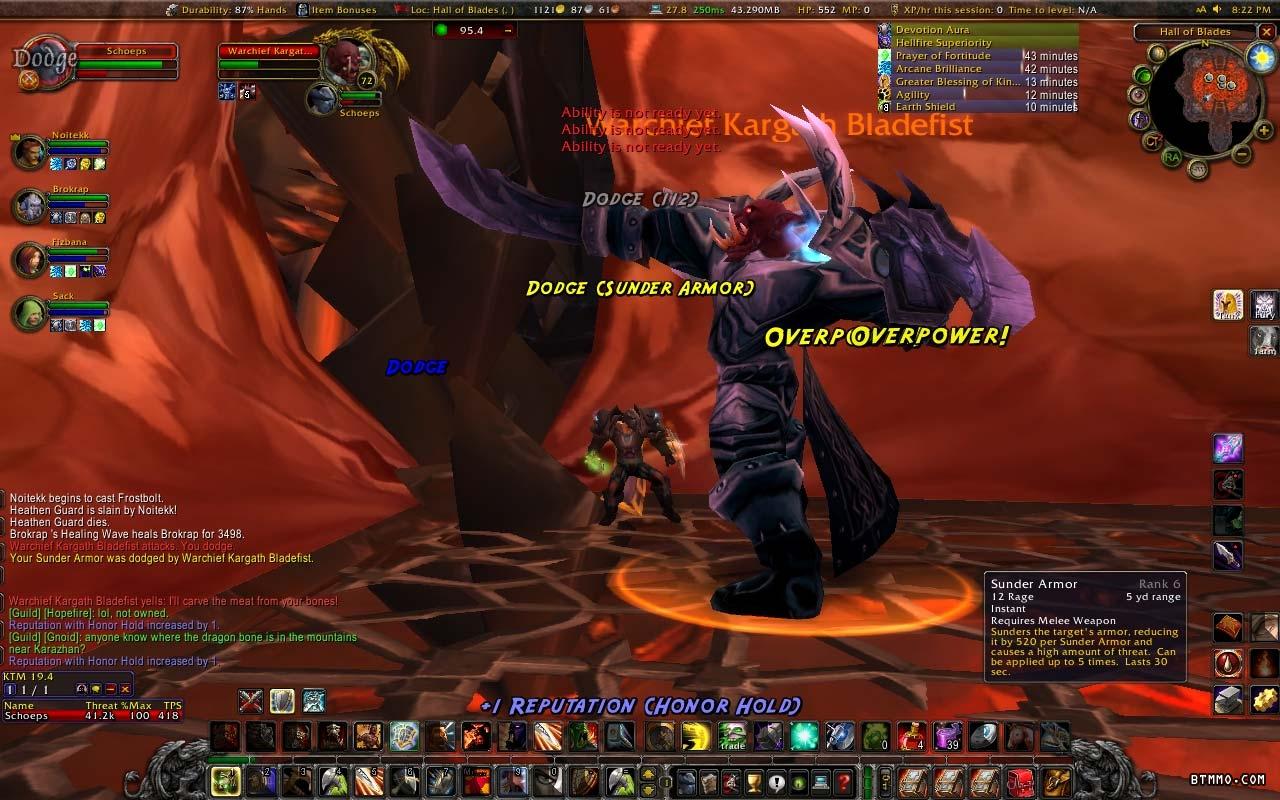Close the KTM threat meter window

pos(125,689)
